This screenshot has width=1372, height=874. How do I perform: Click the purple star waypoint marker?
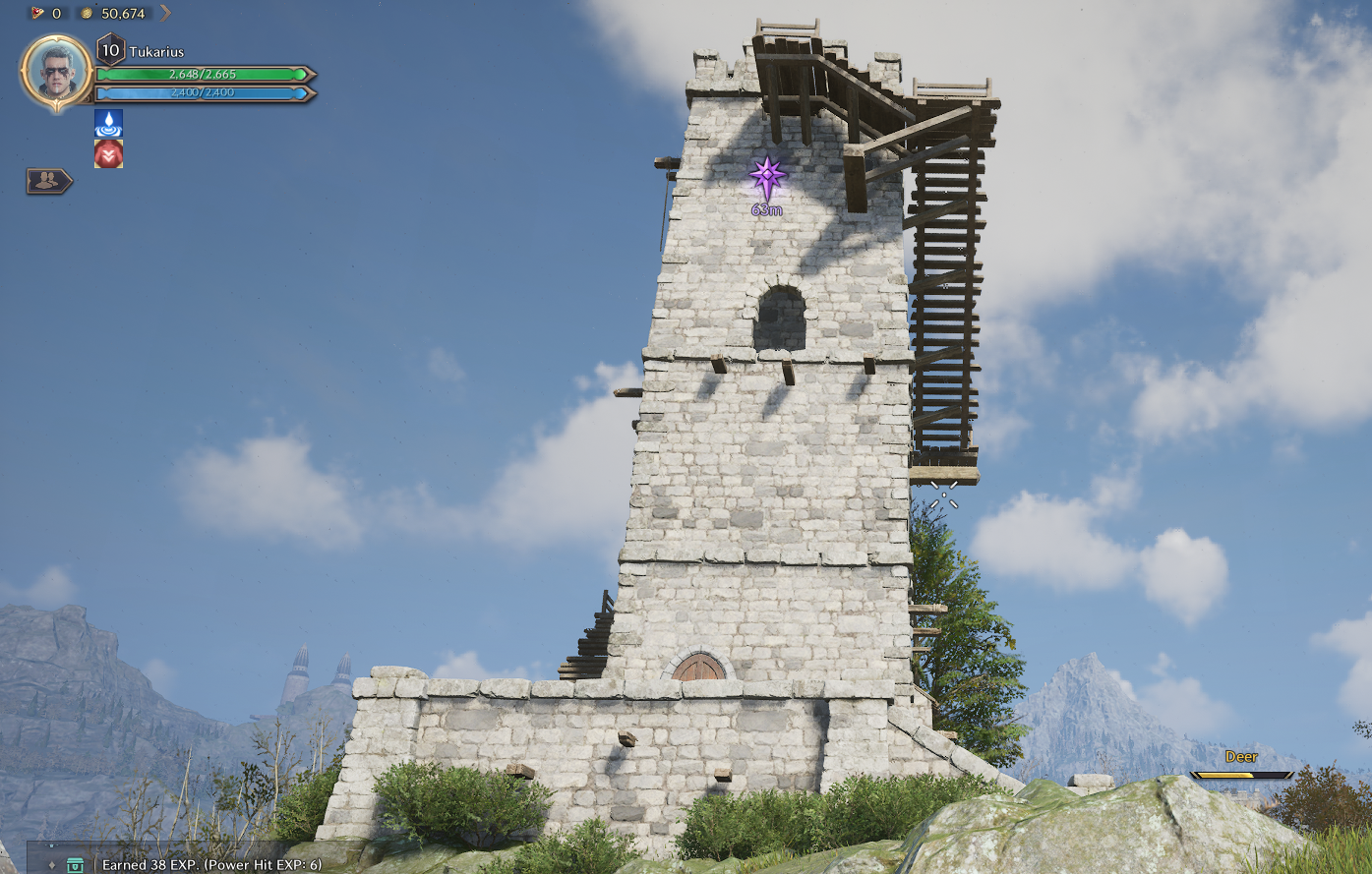pos(767,177)
